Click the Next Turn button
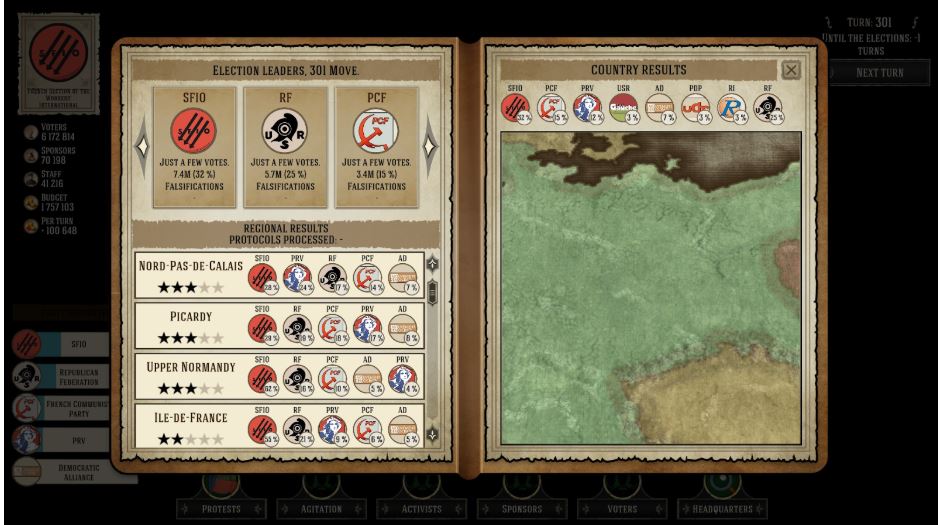The image size is (938, 525). [879, 73]
